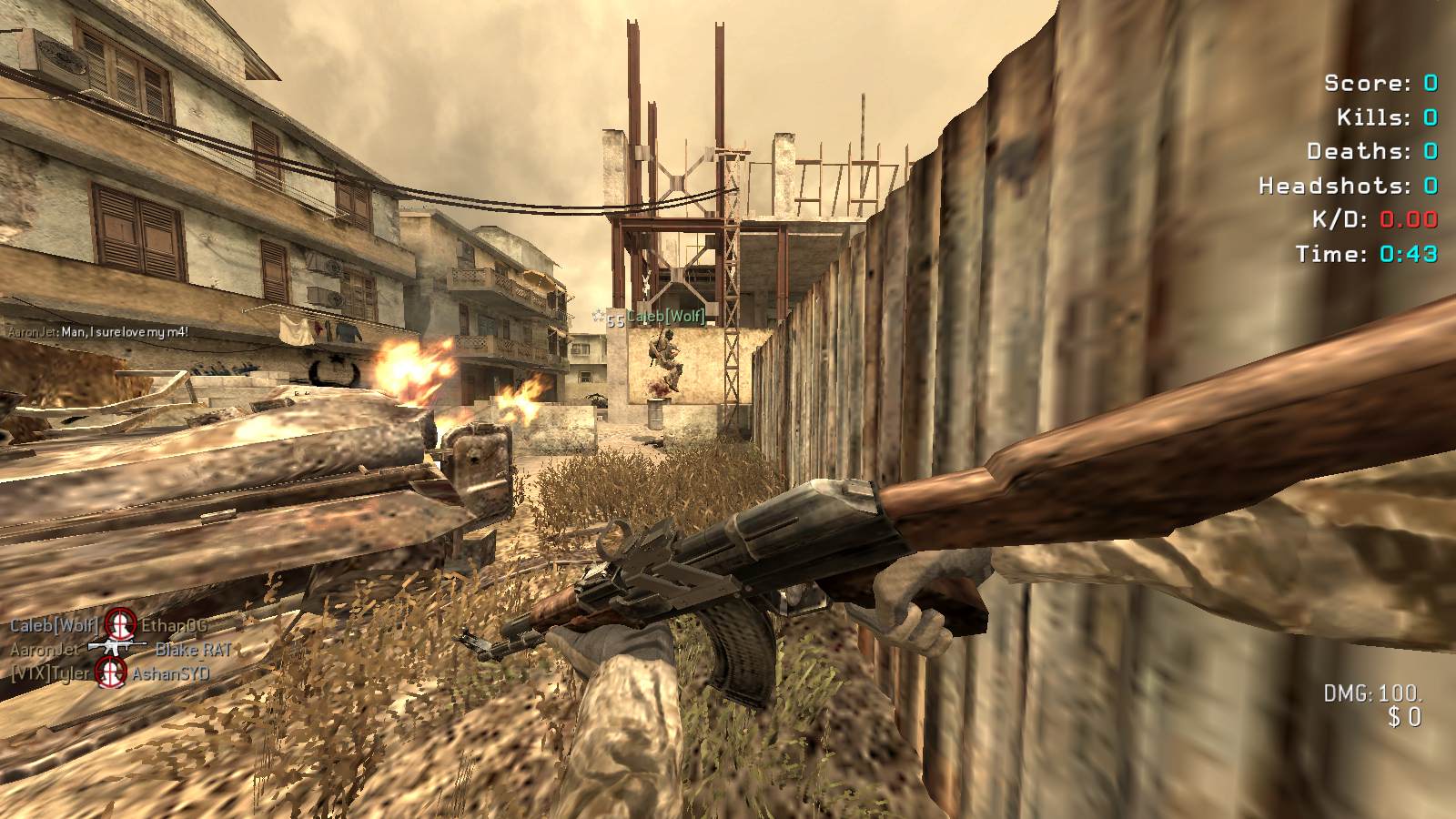1456x819 pixels.
Task: Click AaronJet's chat message about the m4
Action: point(98,332)
